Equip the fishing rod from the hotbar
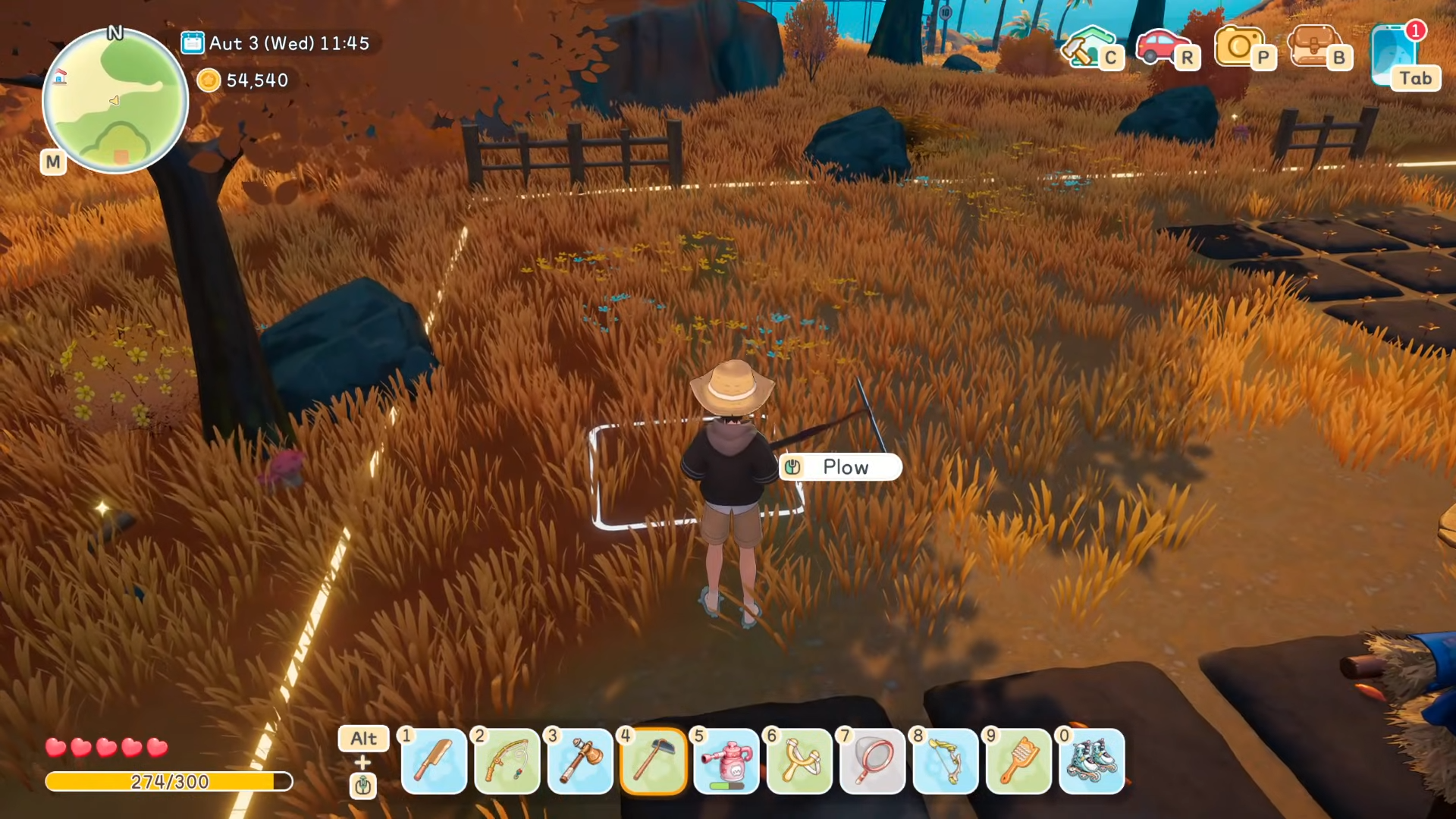Image resolution: width=1456 pixels, height=819 pixels. click(x=507, y=761)
